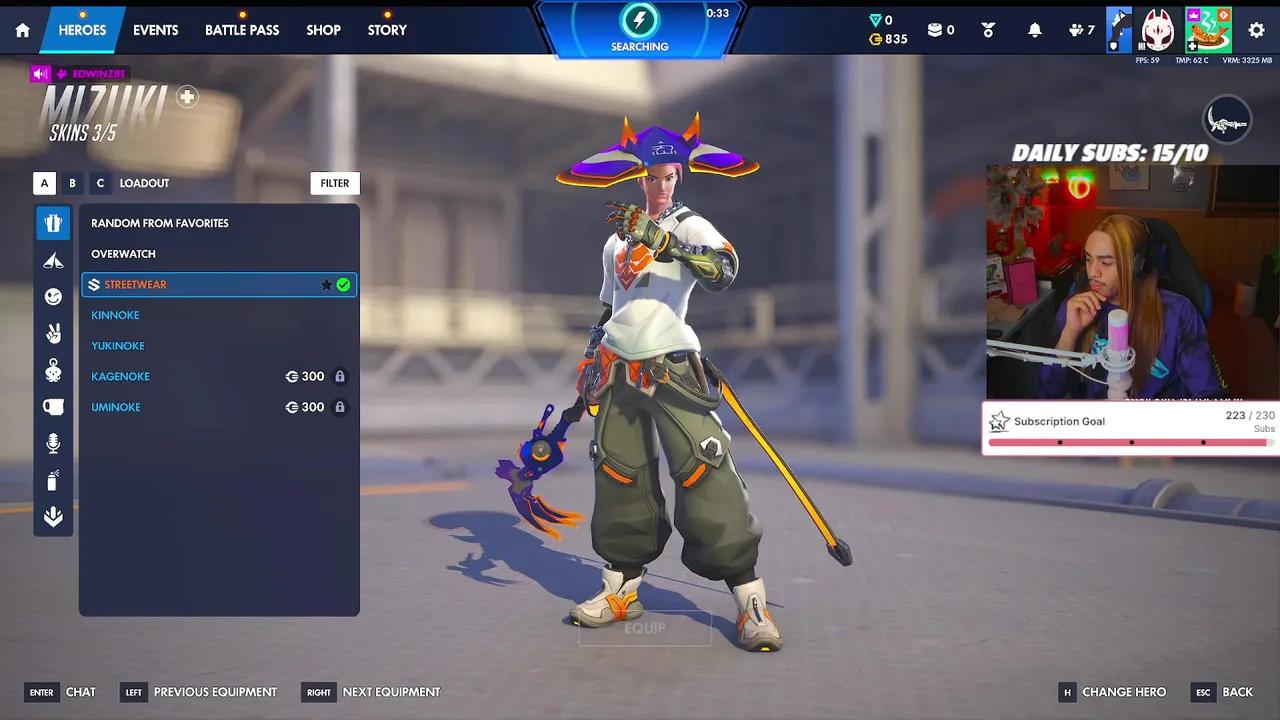1280x720 pixels.
Task: Select the Skins category icon
Action: (53, 222)
